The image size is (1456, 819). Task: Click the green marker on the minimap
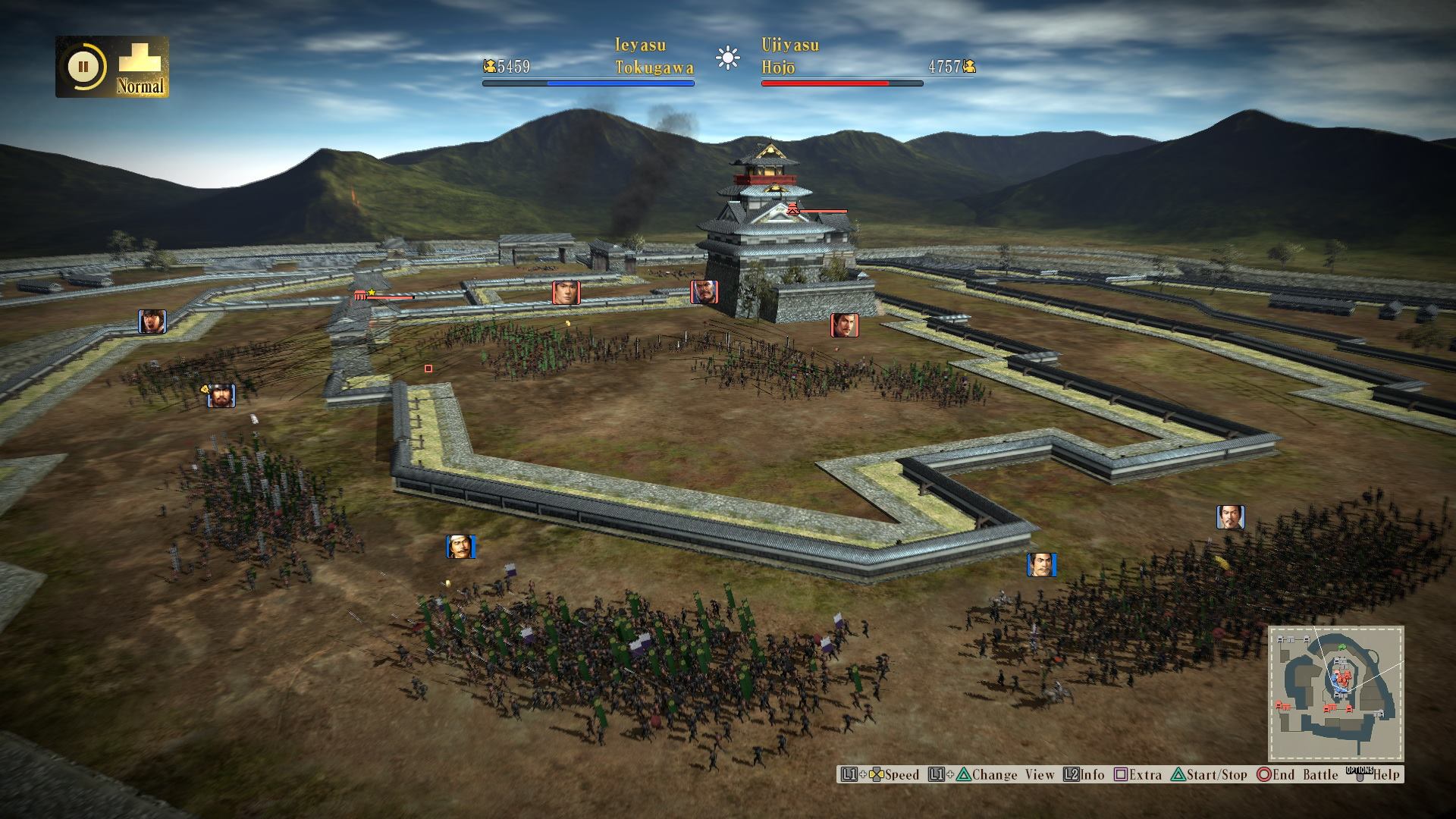1341,646
